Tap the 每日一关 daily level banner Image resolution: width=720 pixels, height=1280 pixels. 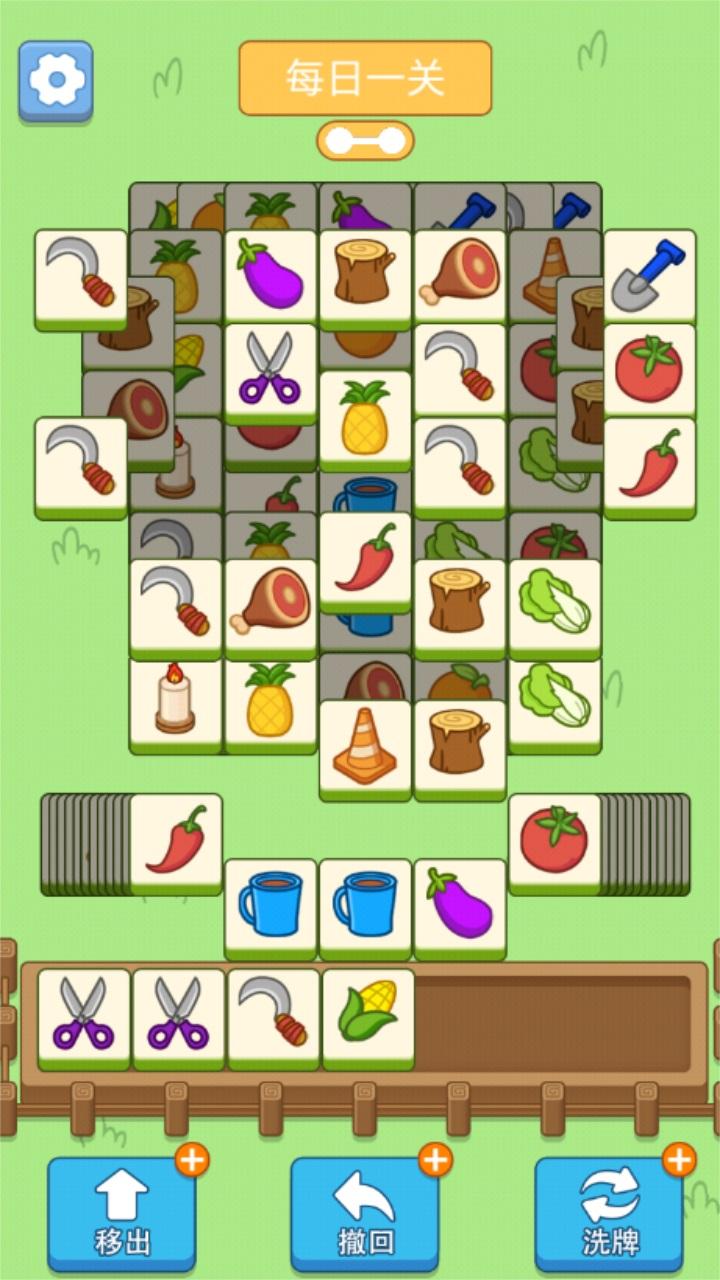365,78
